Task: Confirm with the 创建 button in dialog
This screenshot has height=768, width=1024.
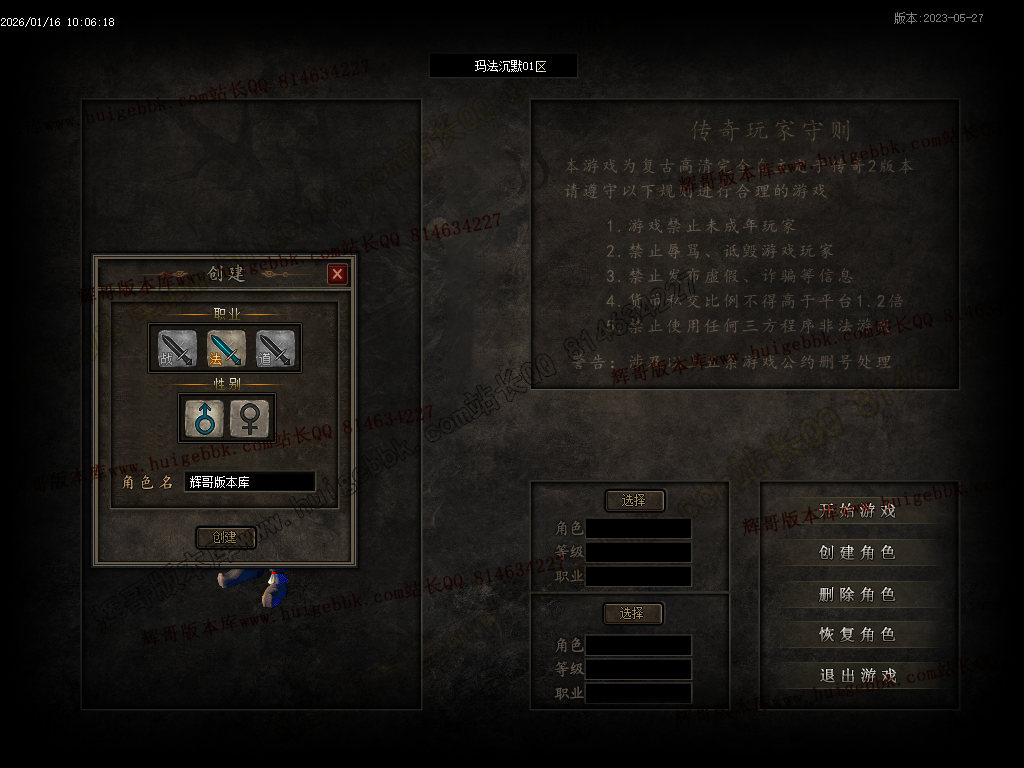Action: point(225,537)
